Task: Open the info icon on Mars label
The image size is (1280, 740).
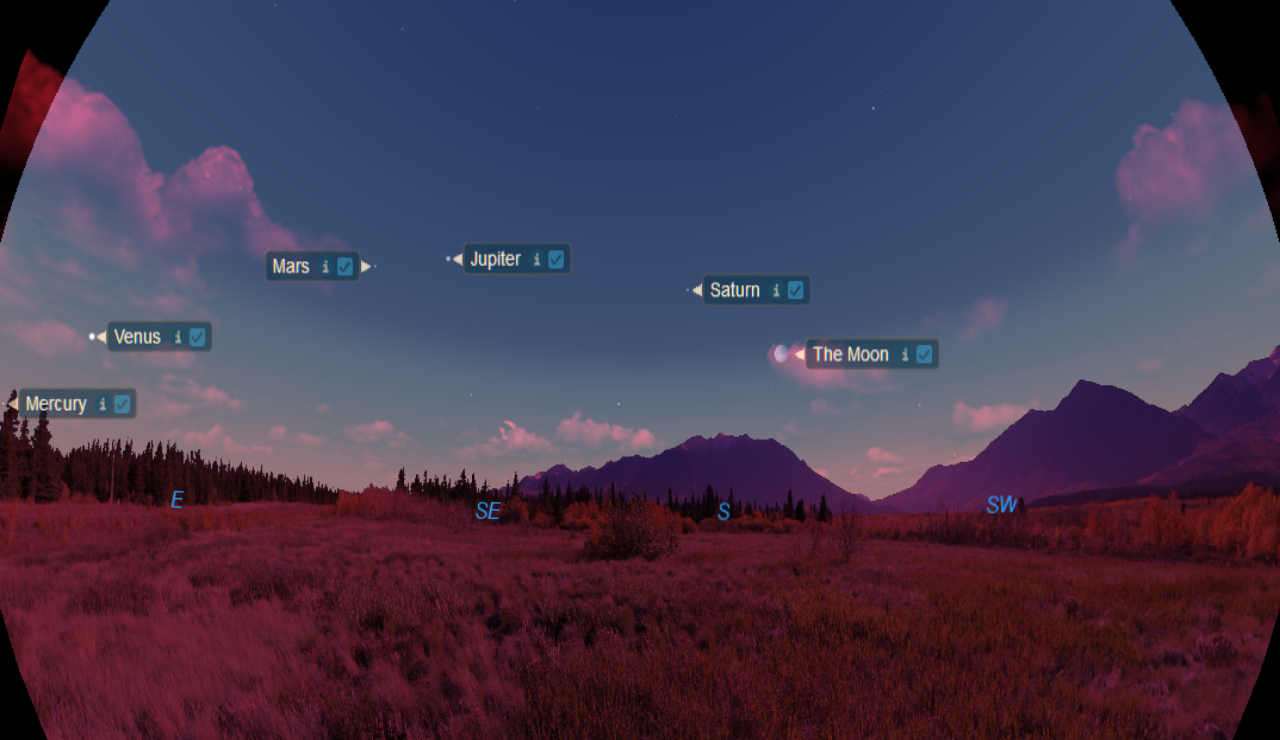Action: click(x=325, y=267)
